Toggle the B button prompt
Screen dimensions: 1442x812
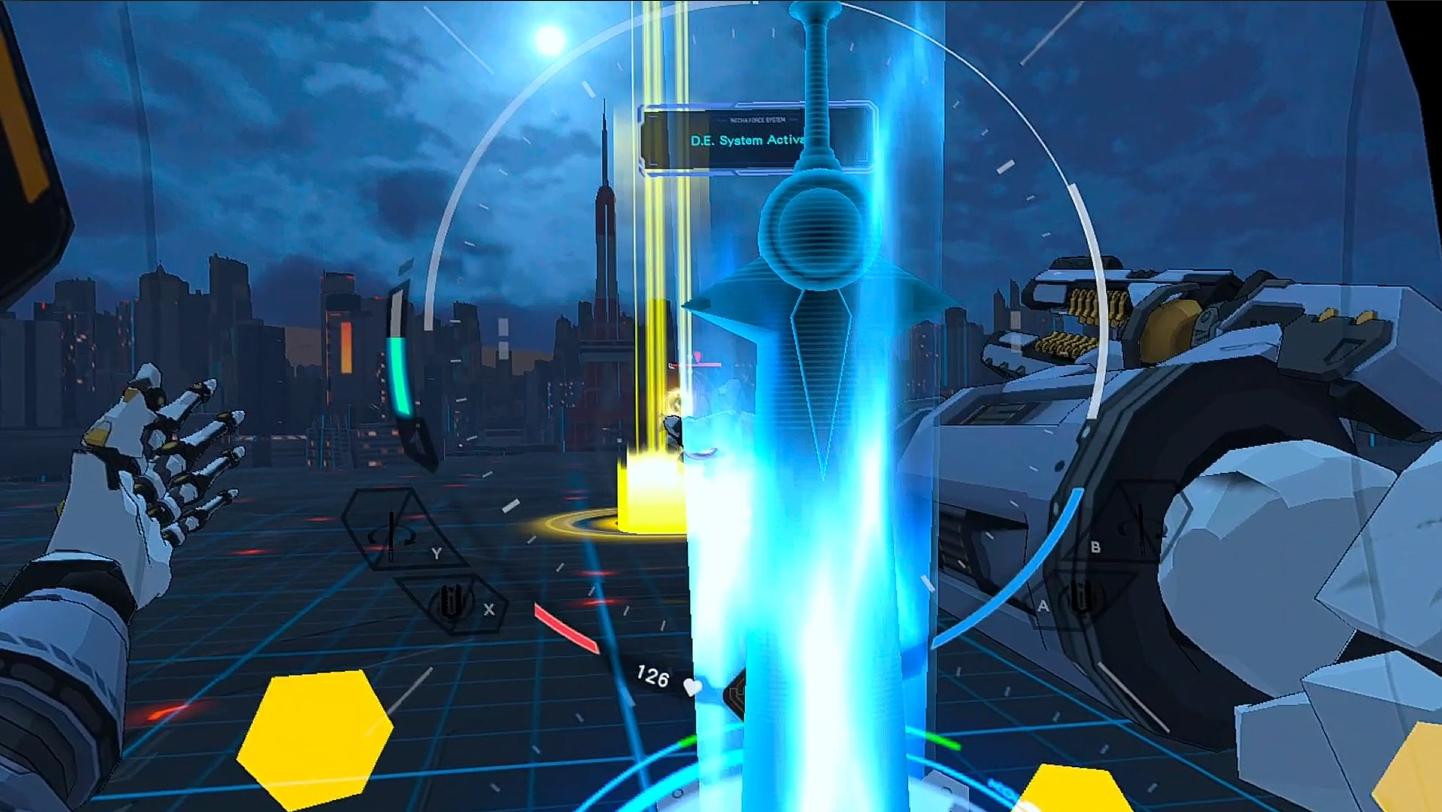click(1095, 548)
